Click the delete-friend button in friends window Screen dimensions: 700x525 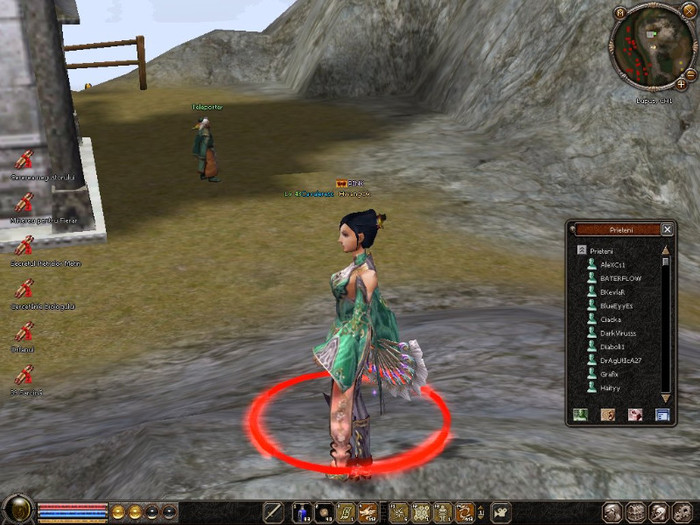tap(634, 414)
